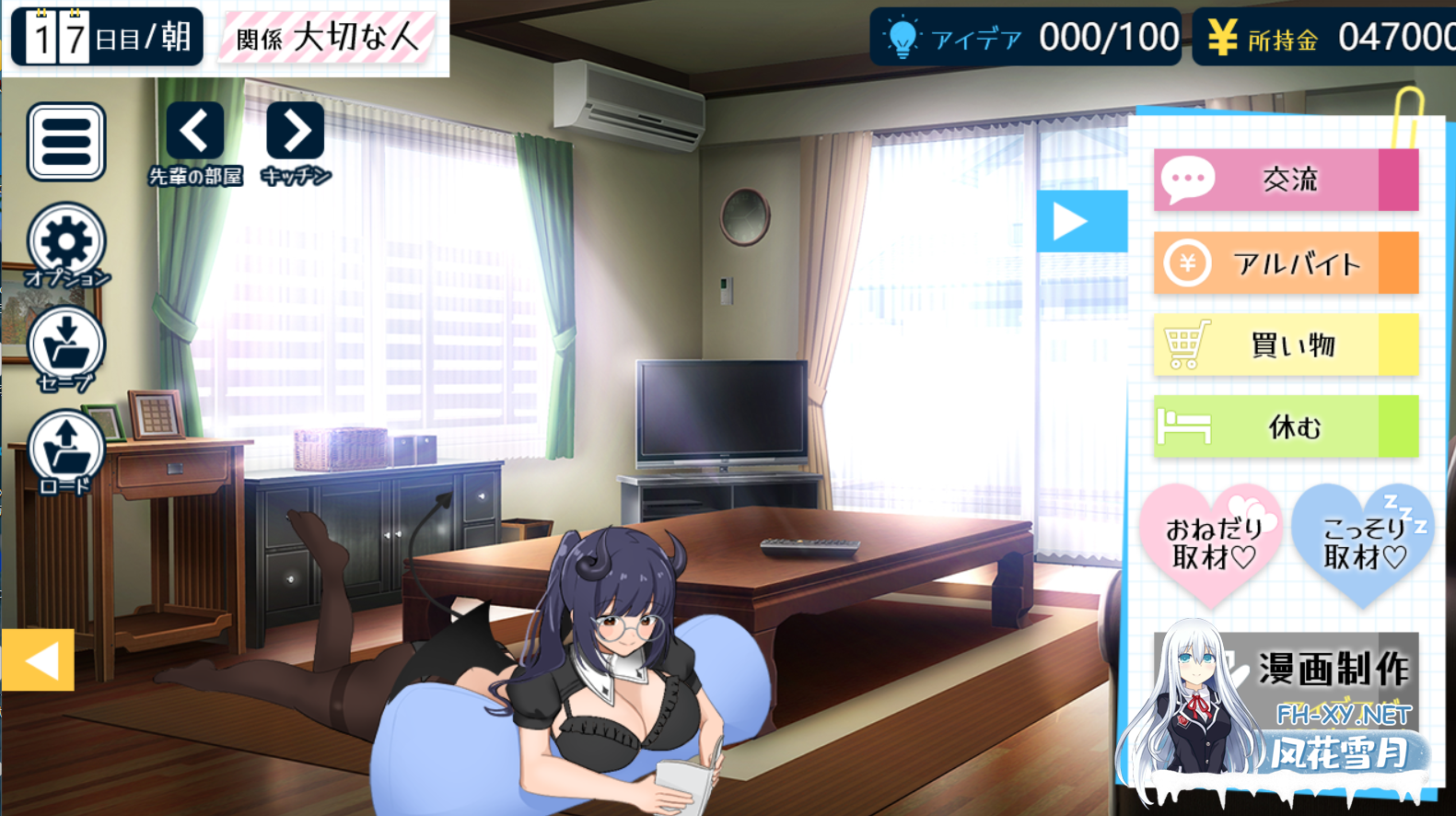Screen dimensions: 1456x816
Task: Open the オプション gear settings
Action: pos(66,241)
